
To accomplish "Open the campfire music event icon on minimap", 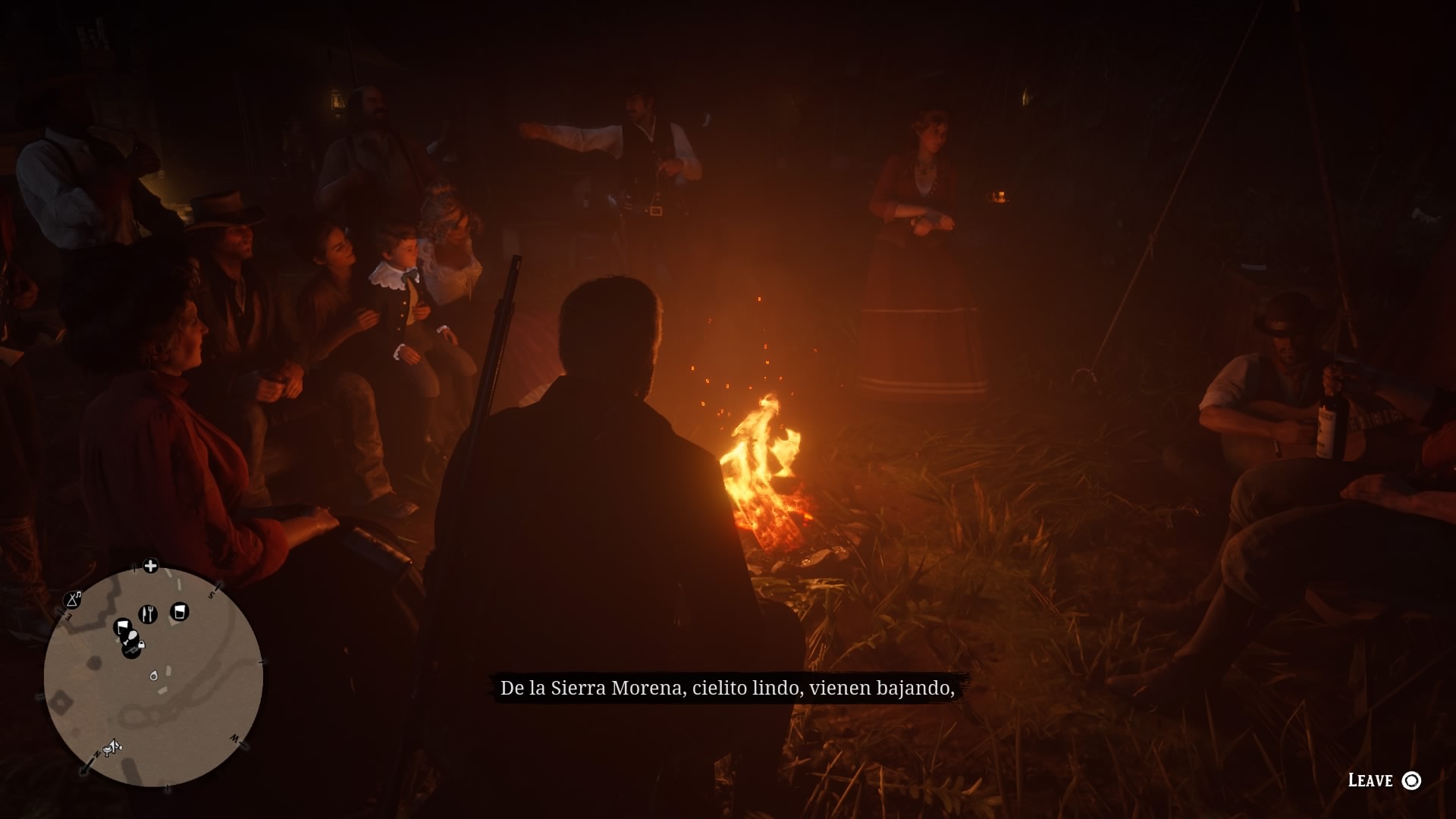I will point(74,600).
